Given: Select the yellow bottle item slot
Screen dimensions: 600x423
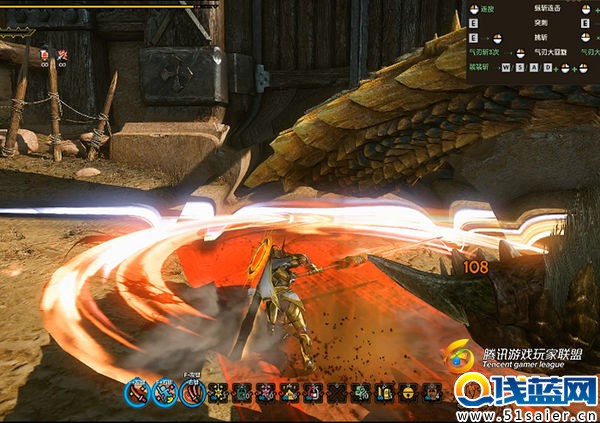Looking at the screenshot, I should point(385,393).
